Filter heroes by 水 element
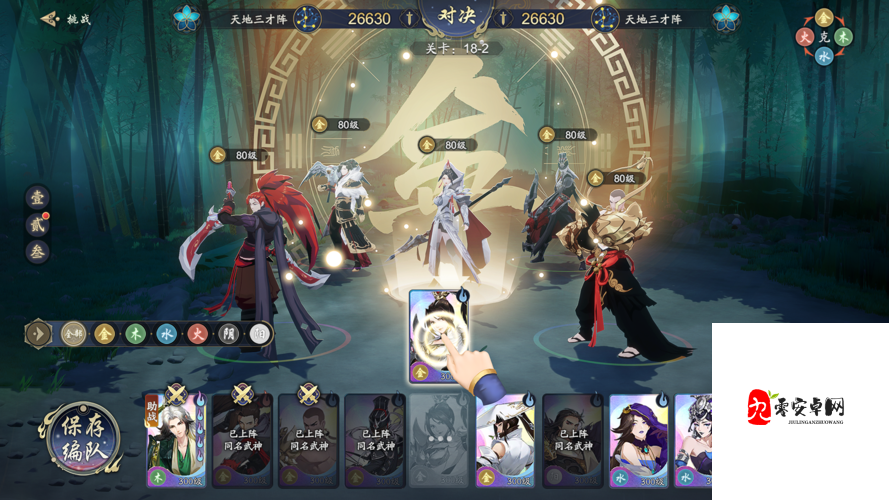This screenshot has width=889, height=500. 166,334
